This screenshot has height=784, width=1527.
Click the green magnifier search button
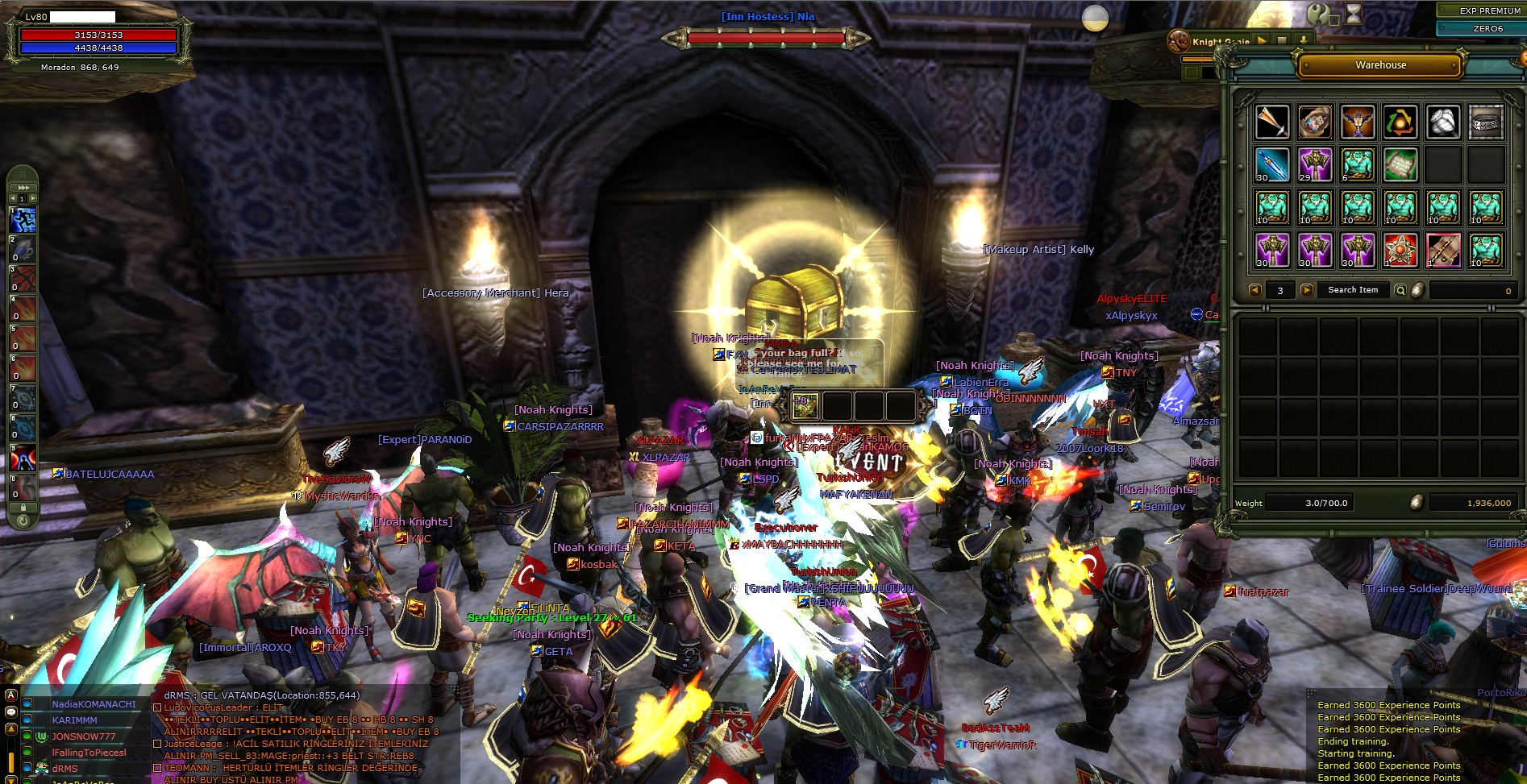click(1400, 290)
